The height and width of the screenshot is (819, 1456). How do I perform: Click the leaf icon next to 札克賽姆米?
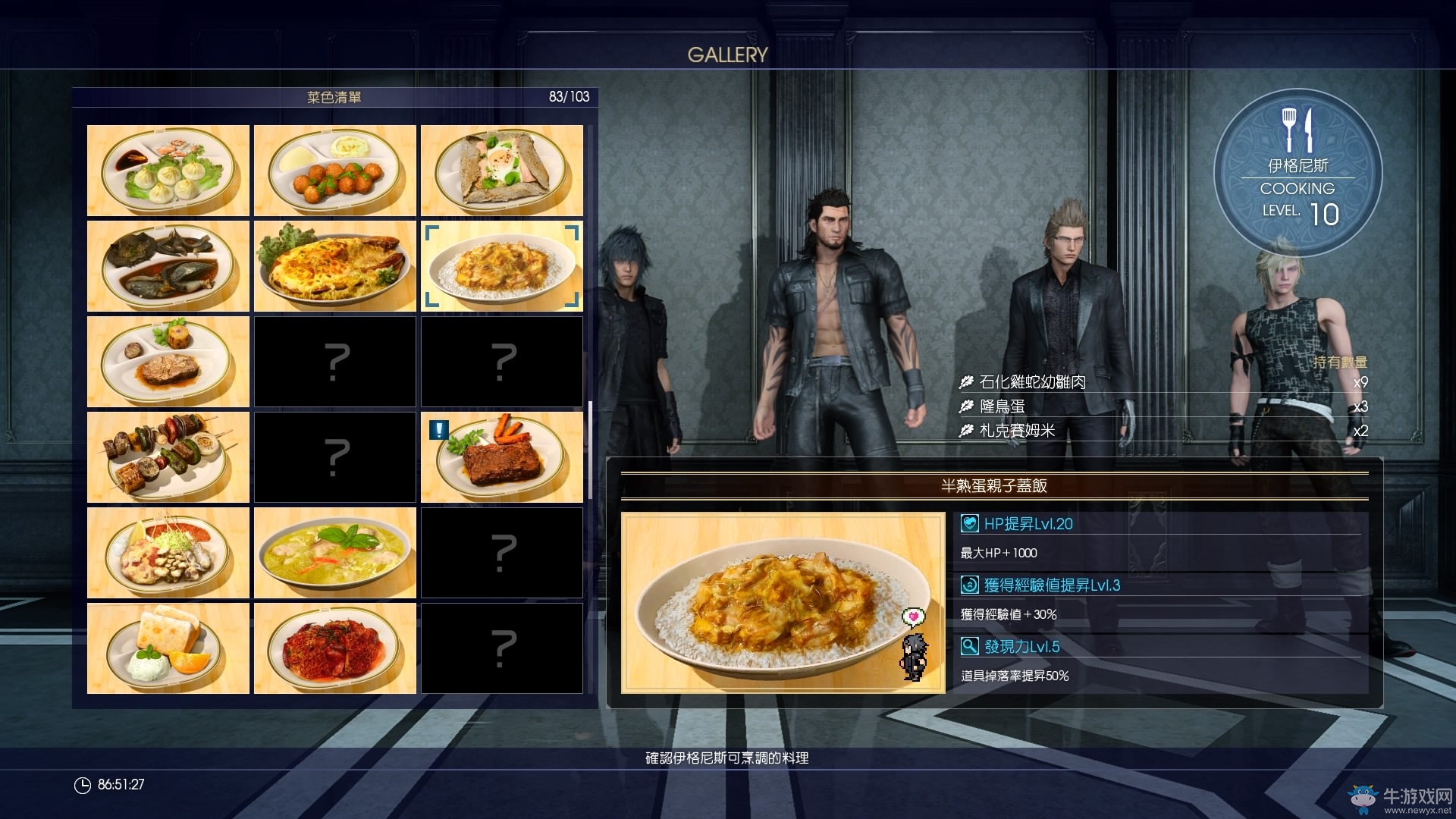(965, 432)
